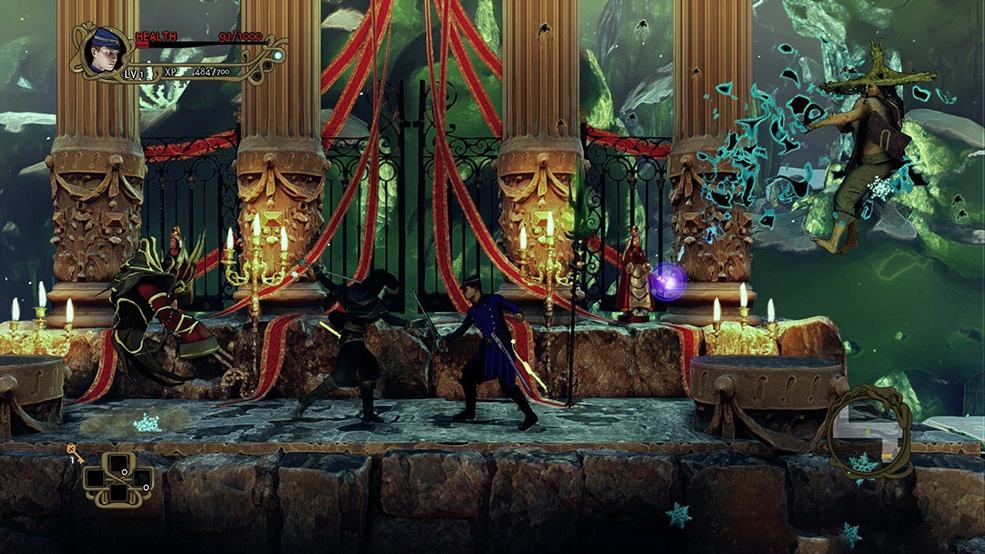Select the cross-shaped item slot selector
This screenshot has width=985, height=554.
pyautogui.click(x=118, y=477)
